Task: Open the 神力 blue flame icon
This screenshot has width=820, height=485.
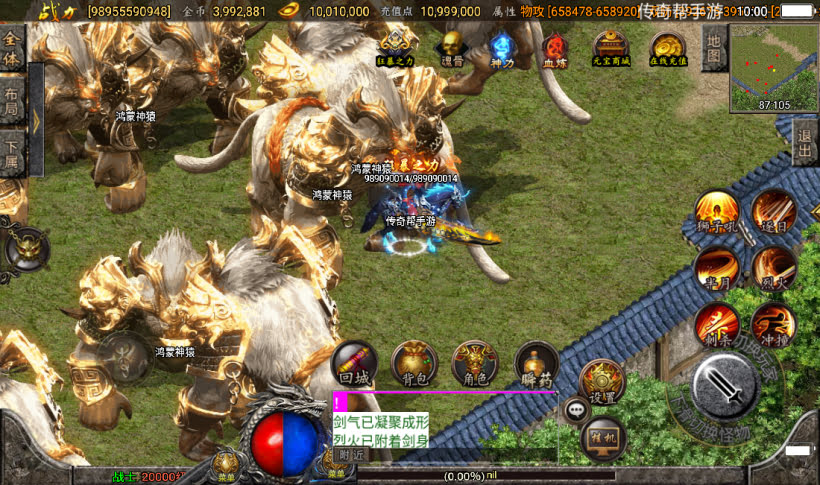Action: click(502, 46)
